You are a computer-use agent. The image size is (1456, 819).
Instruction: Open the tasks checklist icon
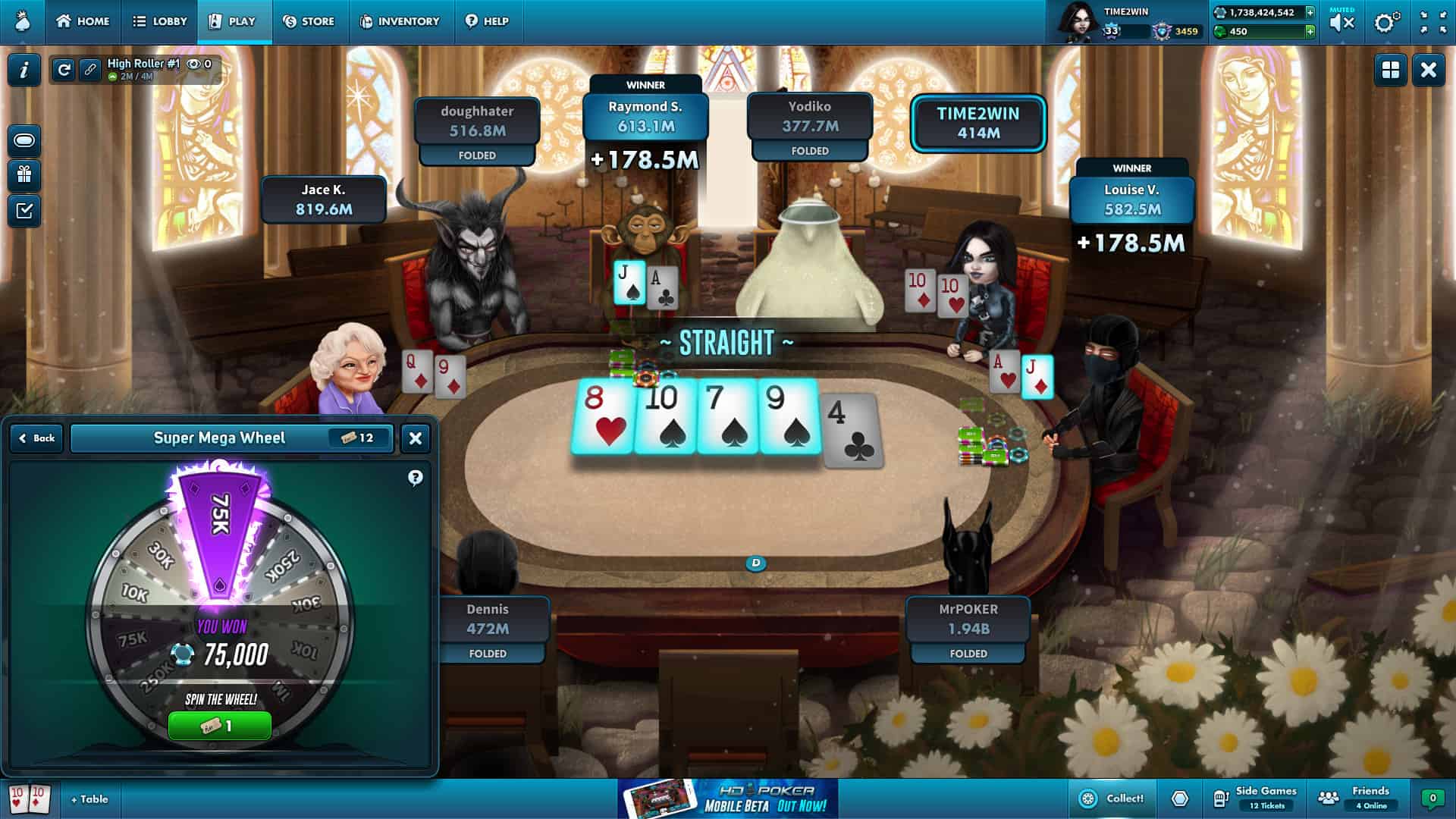tap(25, 211)
